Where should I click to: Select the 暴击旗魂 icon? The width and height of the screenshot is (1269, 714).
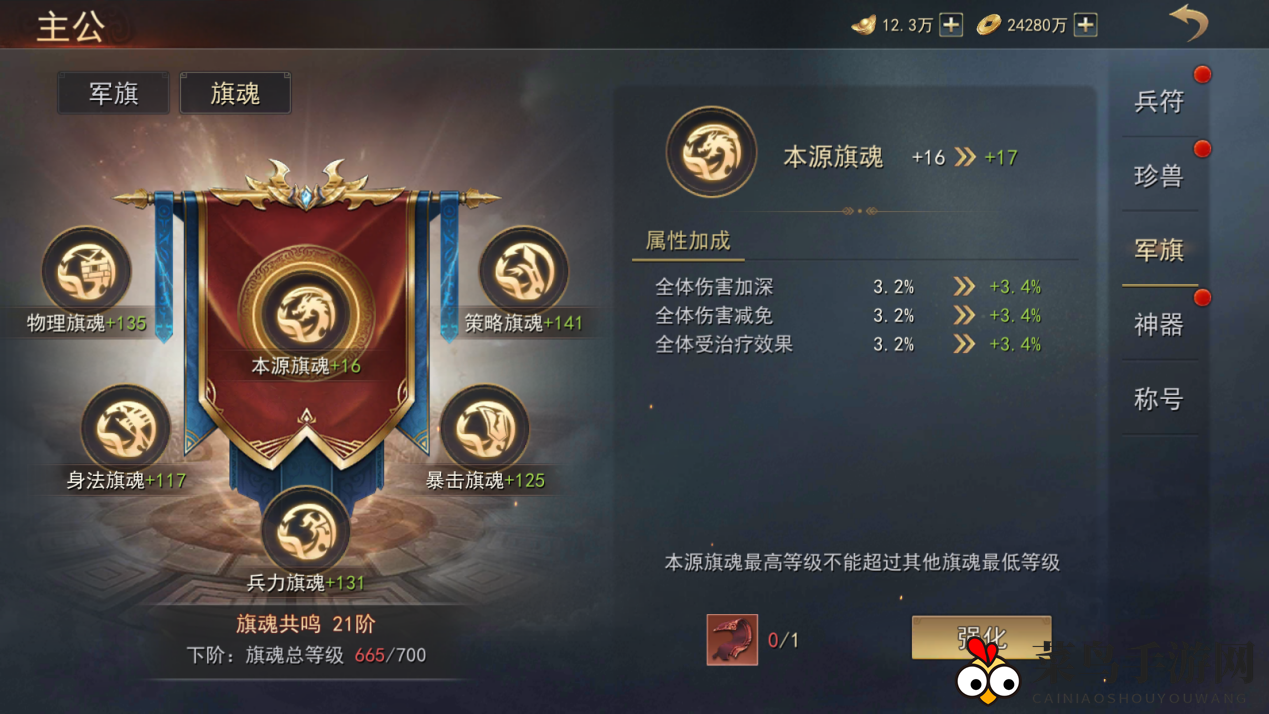pos(484,428)
